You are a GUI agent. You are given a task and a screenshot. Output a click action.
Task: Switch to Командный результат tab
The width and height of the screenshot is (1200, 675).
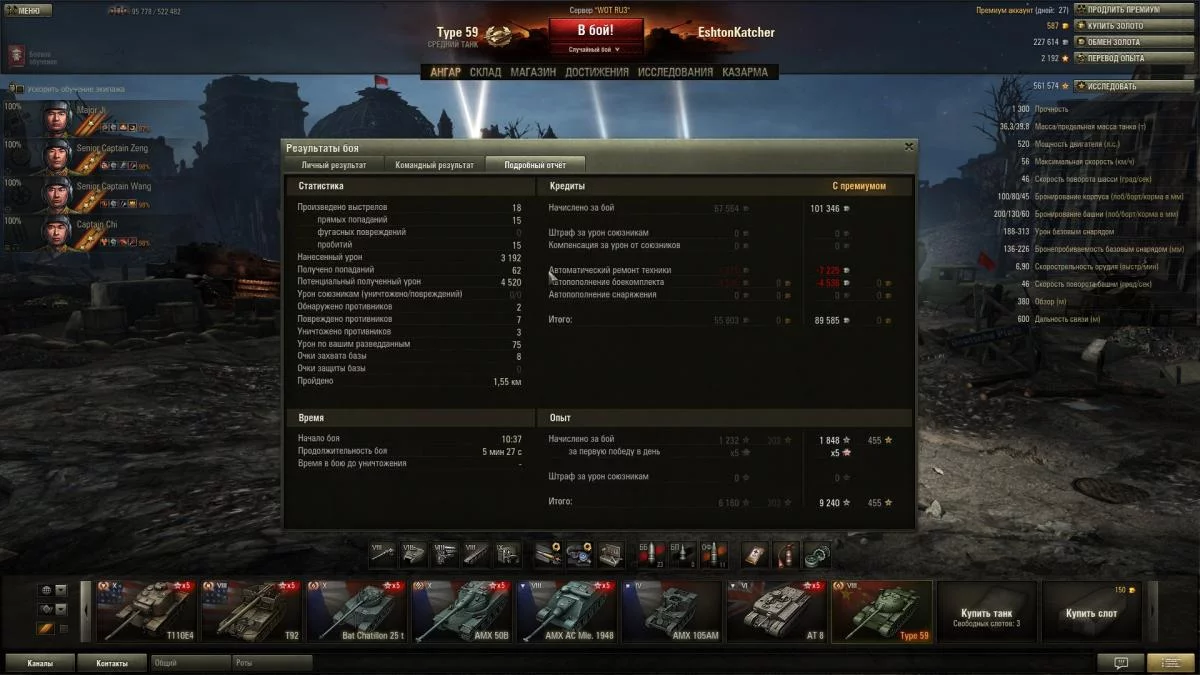[x=434, y=165]
